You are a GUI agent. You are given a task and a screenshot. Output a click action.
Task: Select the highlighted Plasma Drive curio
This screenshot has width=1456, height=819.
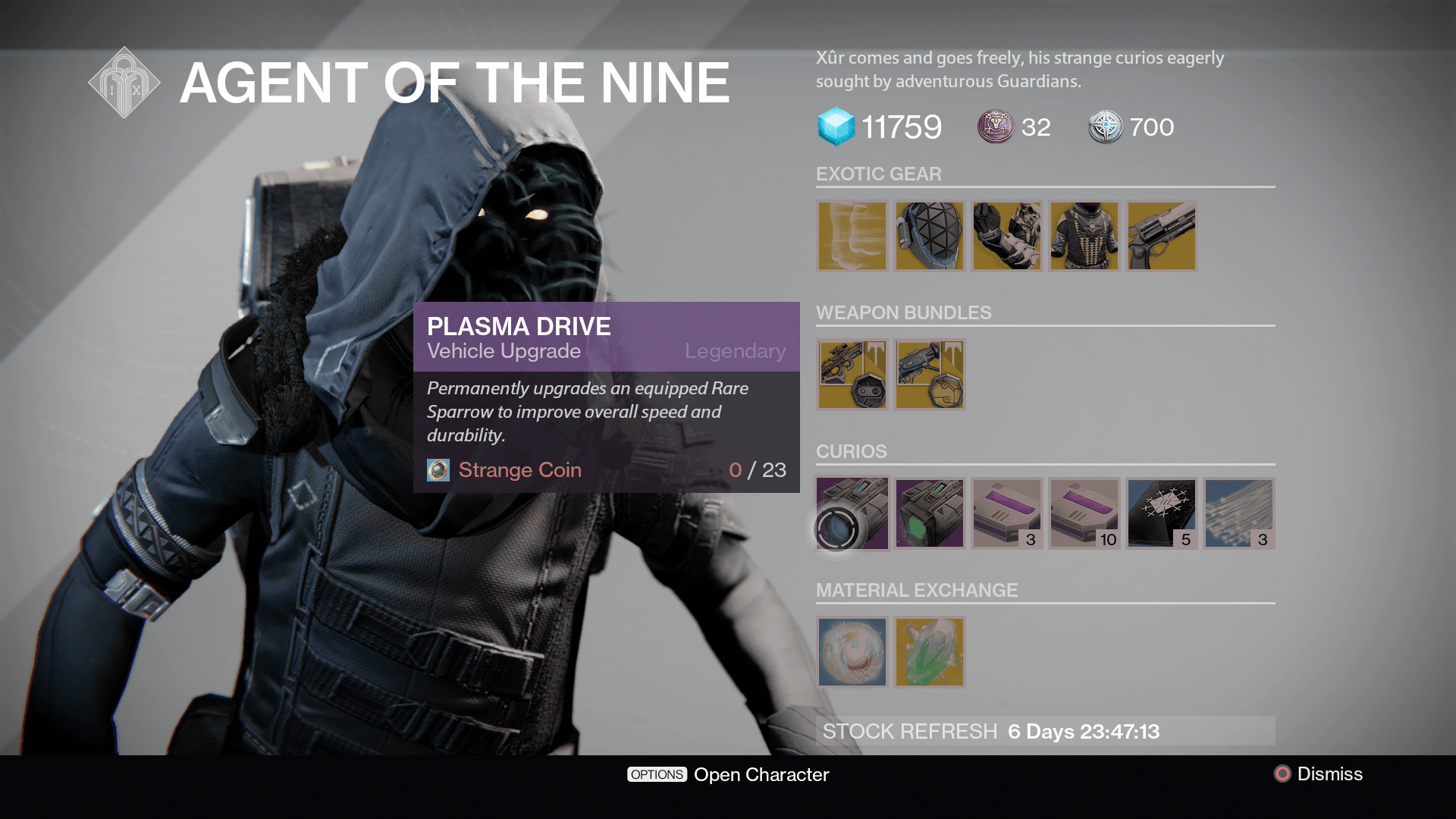[851, 513]
